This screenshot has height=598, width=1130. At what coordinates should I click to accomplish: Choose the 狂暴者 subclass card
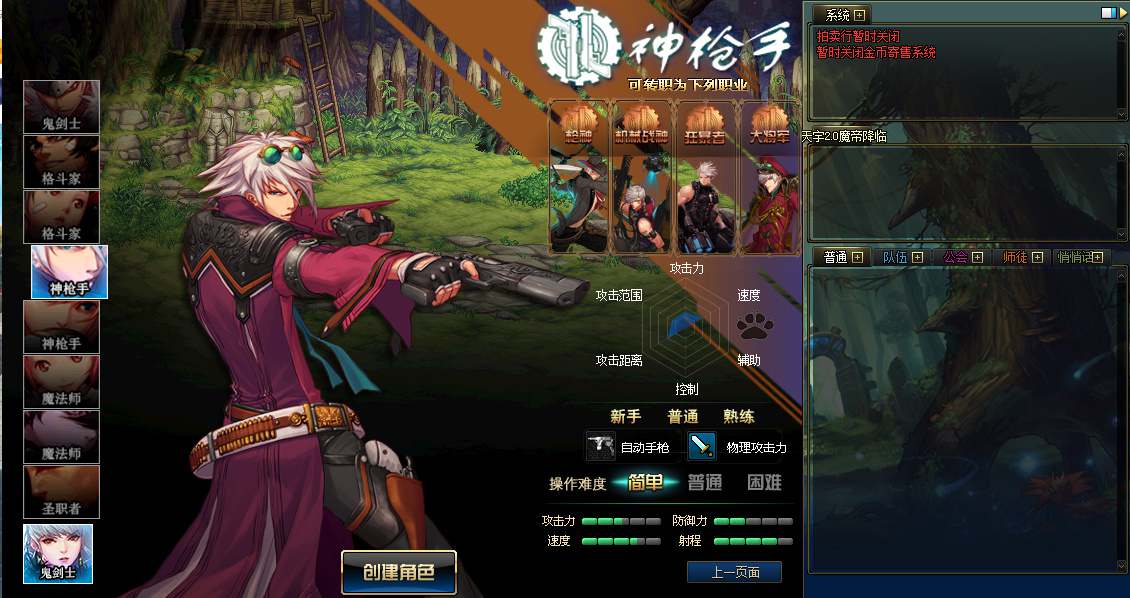705,177
